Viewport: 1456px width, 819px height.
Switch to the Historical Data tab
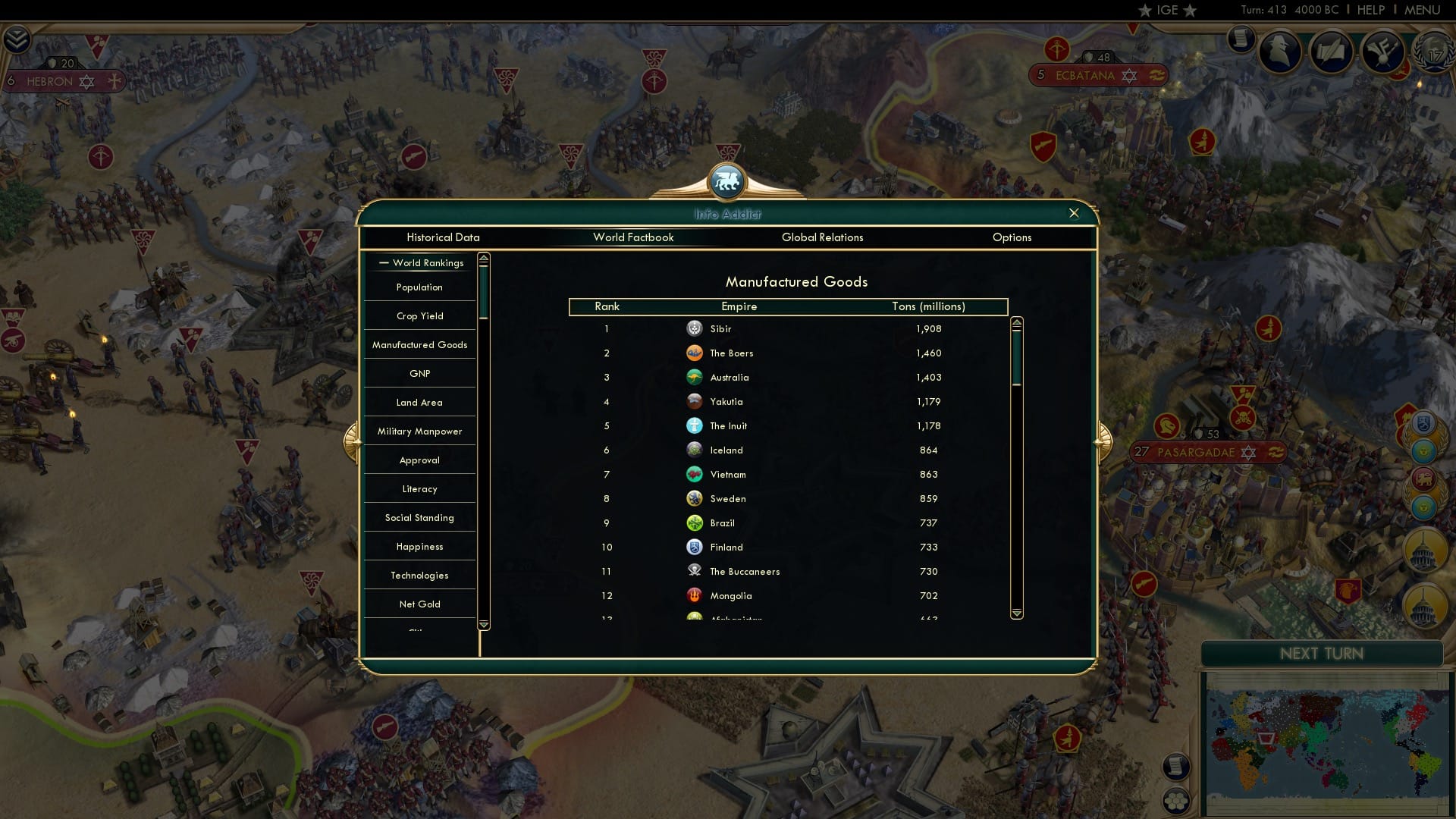pos(443,237)
